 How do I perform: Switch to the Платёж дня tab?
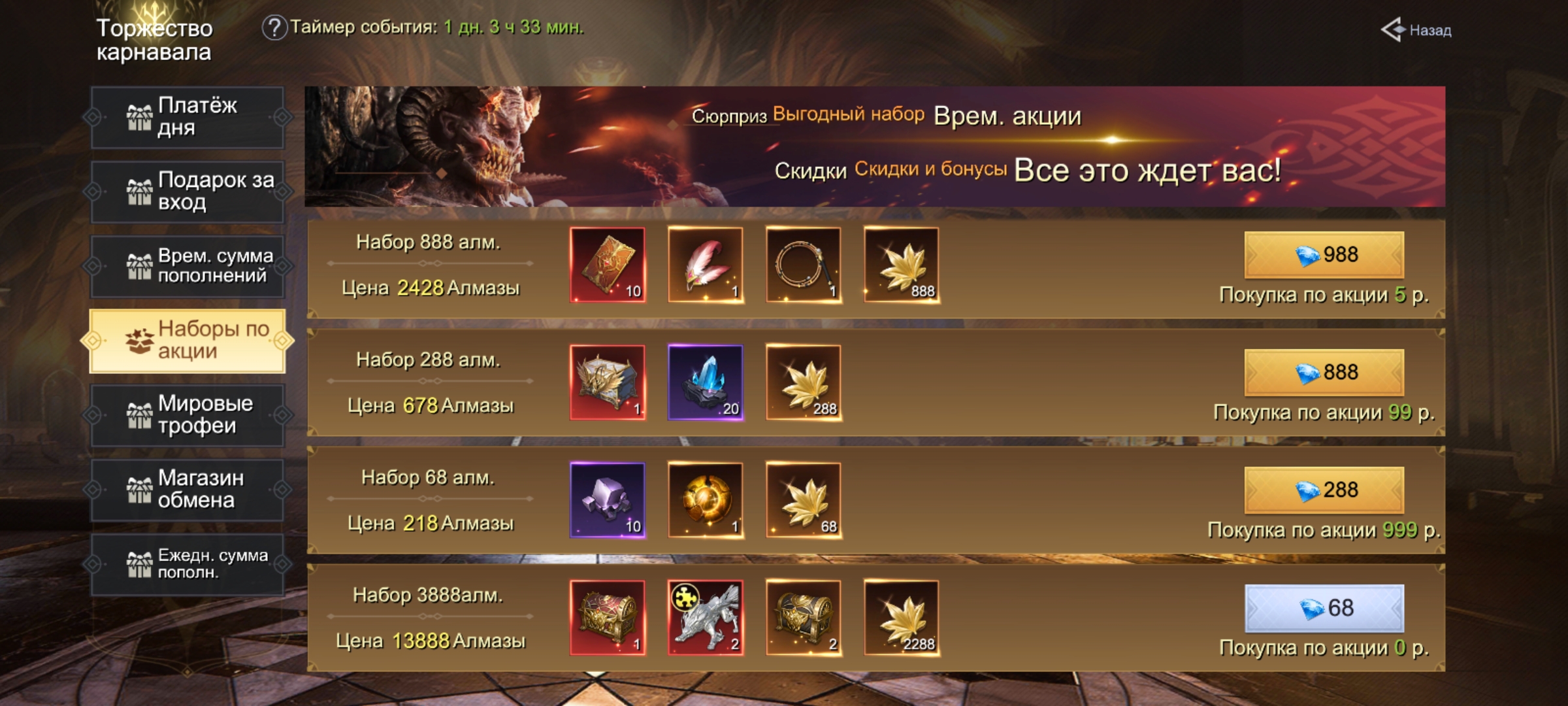(x=188, y=117)
